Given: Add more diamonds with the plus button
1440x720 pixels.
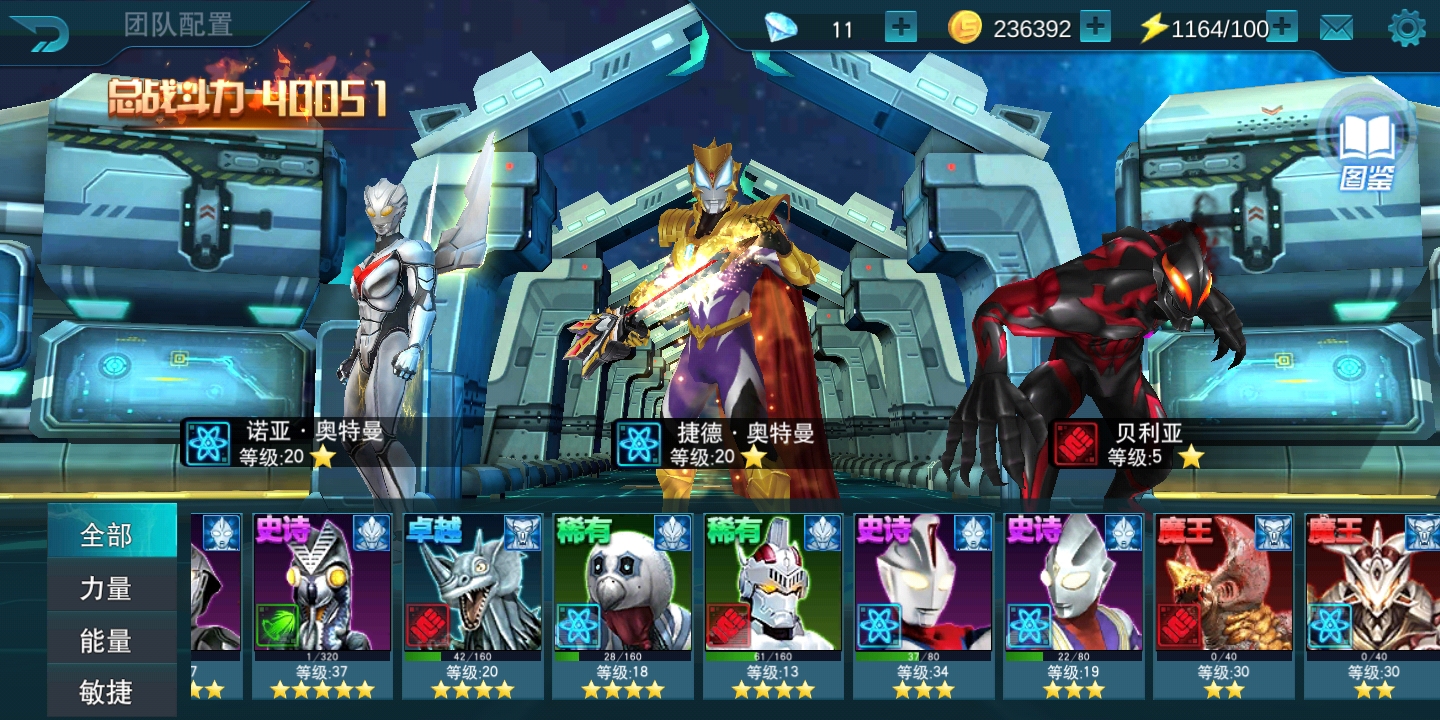Looking at the screenshot, I should 900,28.
